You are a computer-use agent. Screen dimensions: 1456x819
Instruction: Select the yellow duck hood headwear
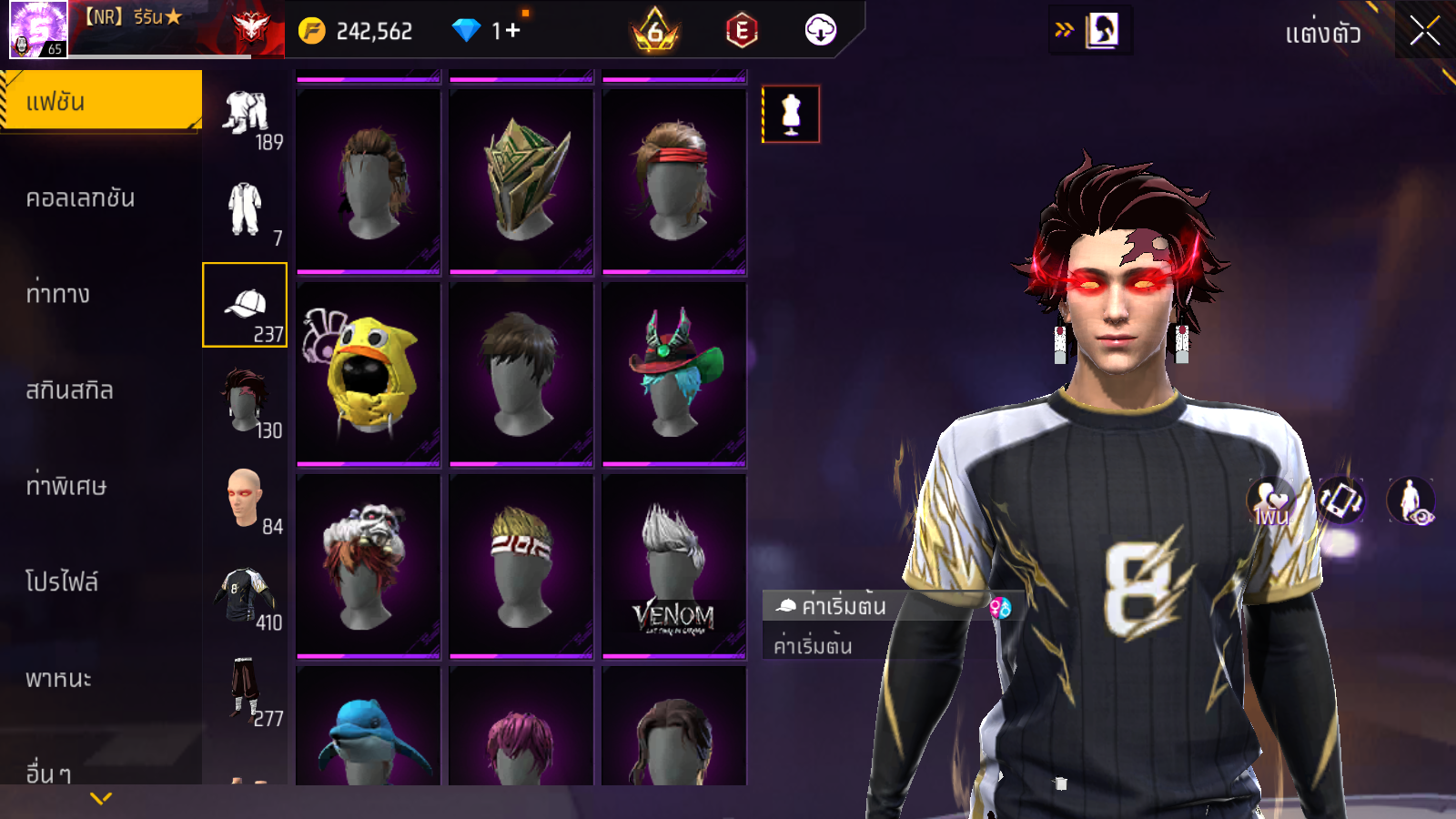(369, 373)
